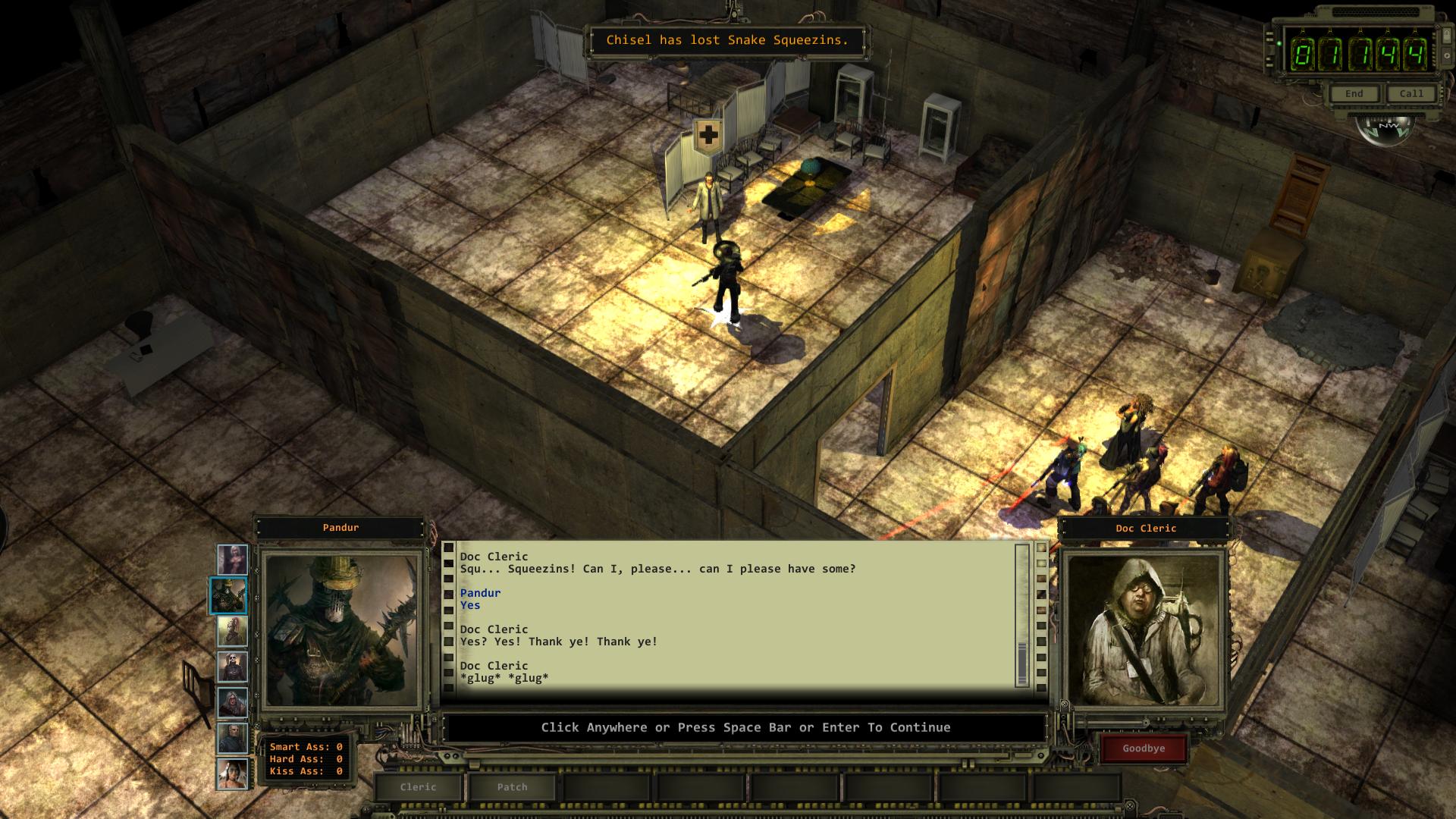Say Goodbye to Doc Cleric
This screenshot has width=1456, height=819.
(x=1143, y=748)
